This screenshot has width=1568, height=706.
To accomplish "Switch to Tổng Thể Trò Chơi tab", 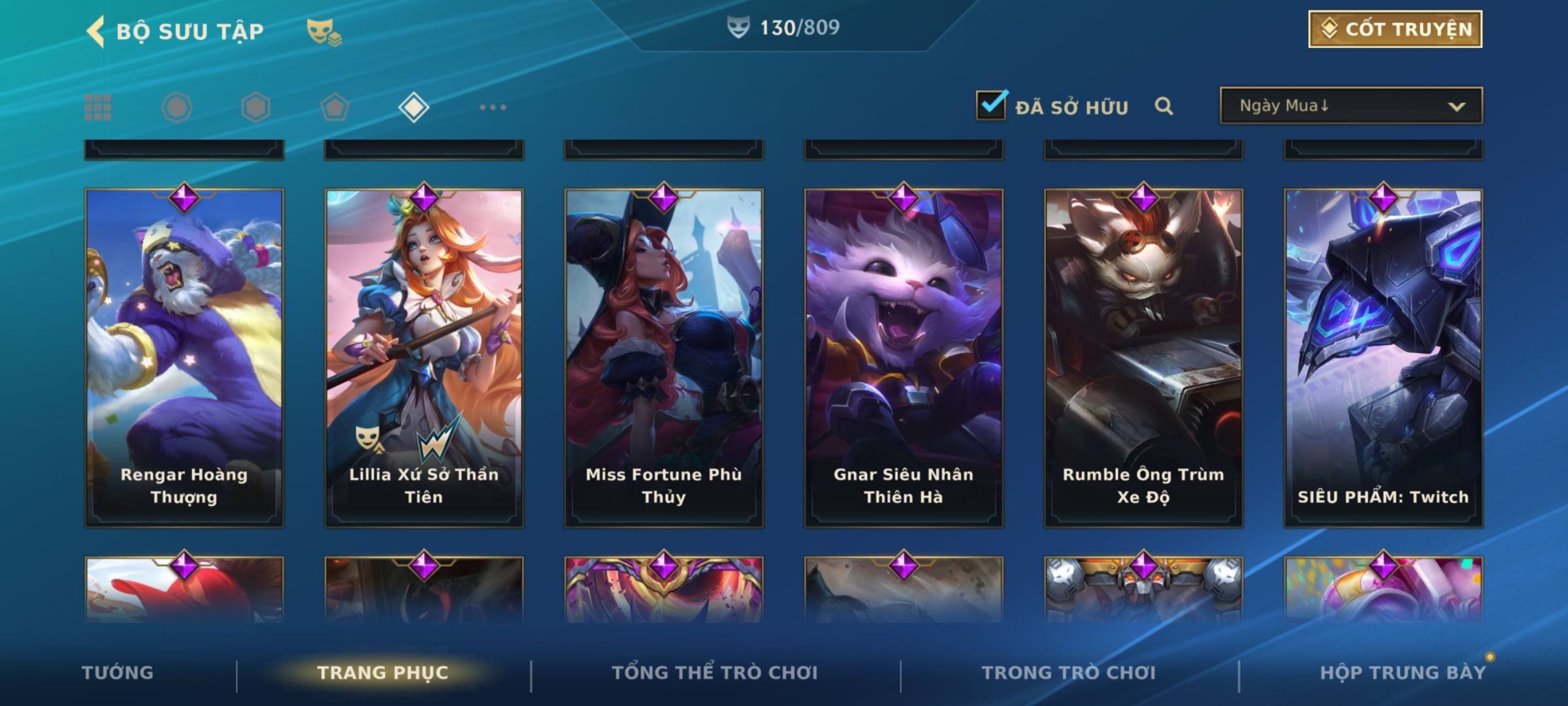I will (x=715, y=673).
